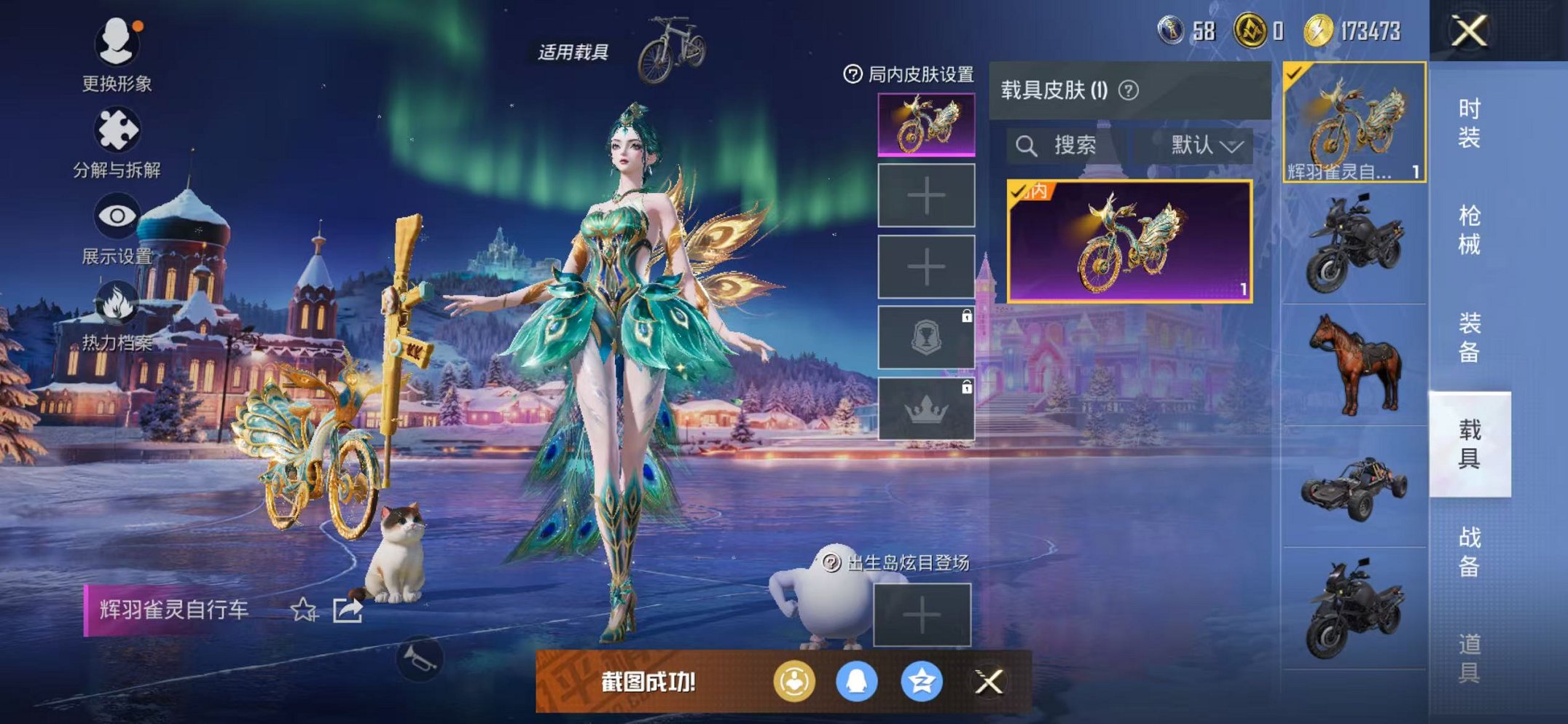Open the 更换形象 avatar change icon
The height and width of the screenshot is (724, 1568).
(119, 44)
